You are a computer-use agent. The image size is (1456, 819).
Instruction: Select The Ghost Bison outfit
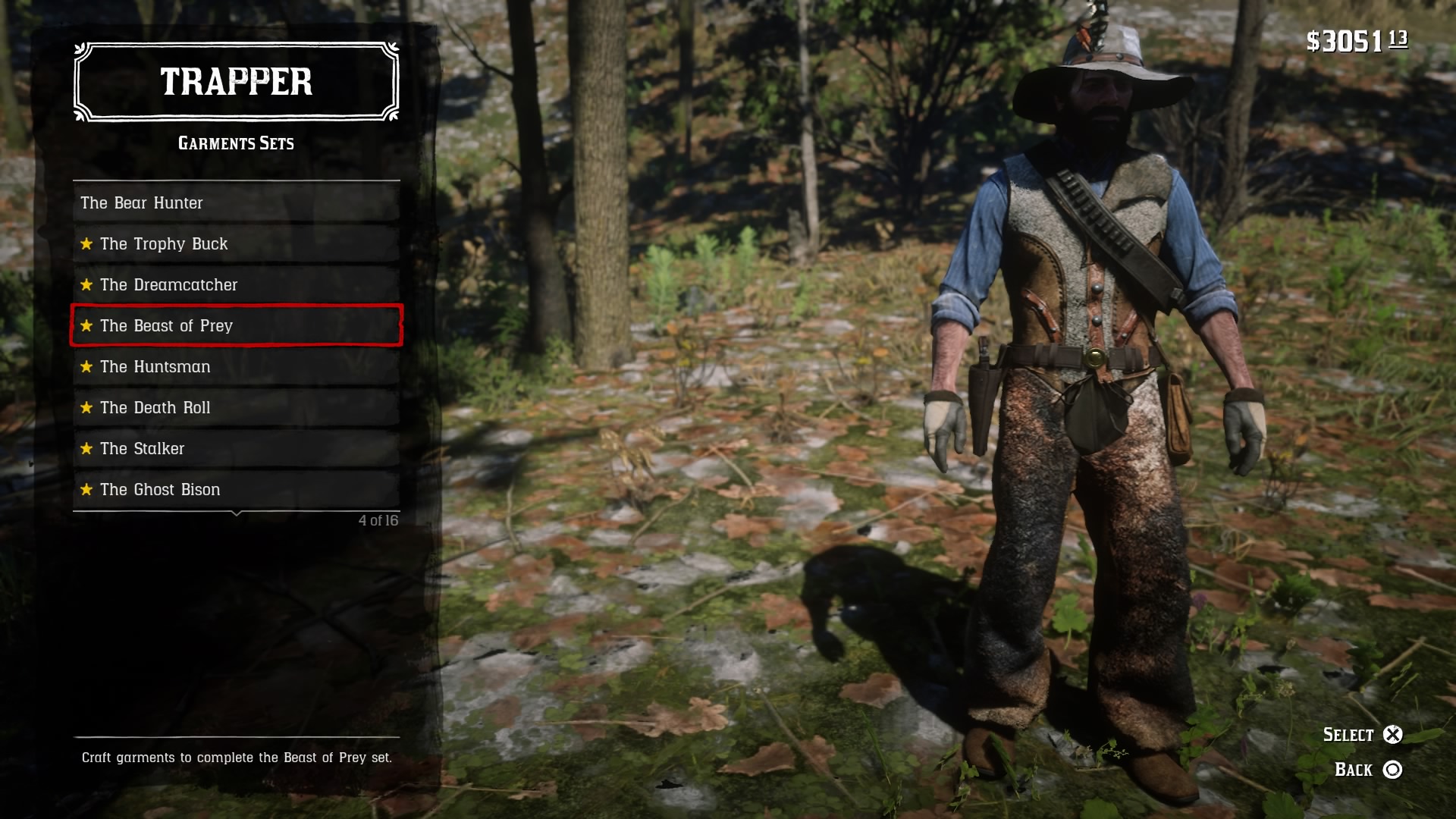point(236,490)
